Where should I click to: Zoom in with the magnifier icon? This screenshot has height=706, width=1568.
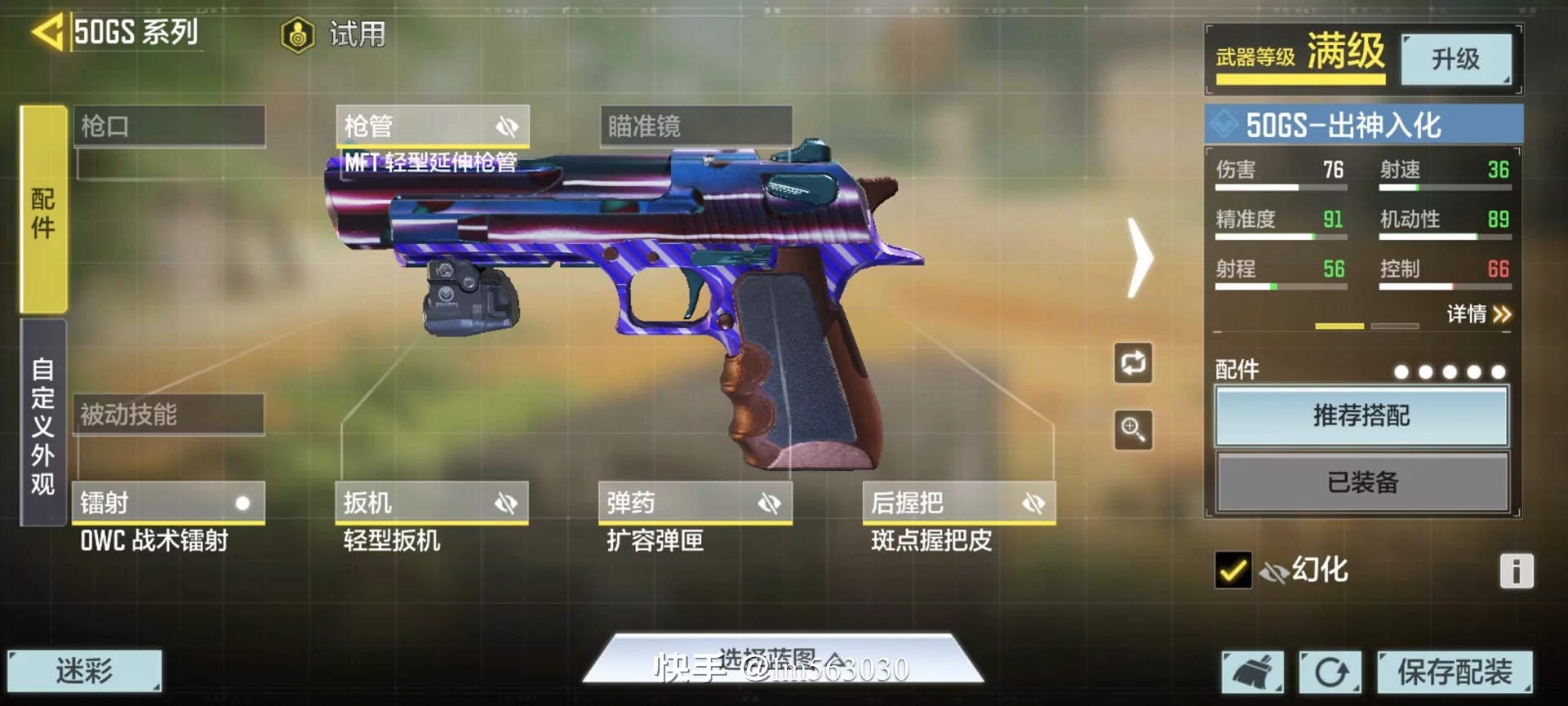(1133, 429)
